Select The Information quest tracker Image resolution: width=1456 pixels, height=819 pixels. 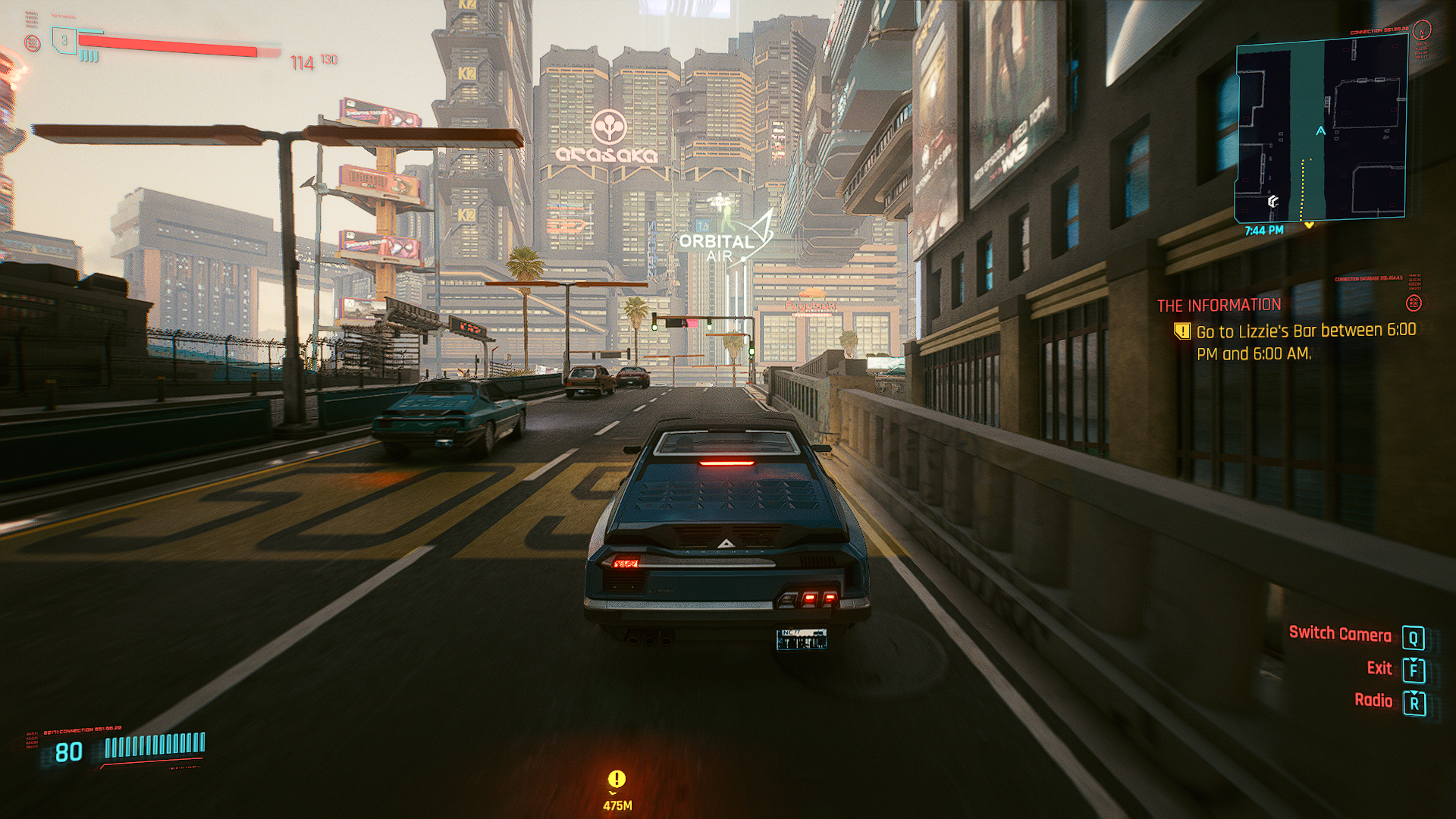(x=1219, y=306)
